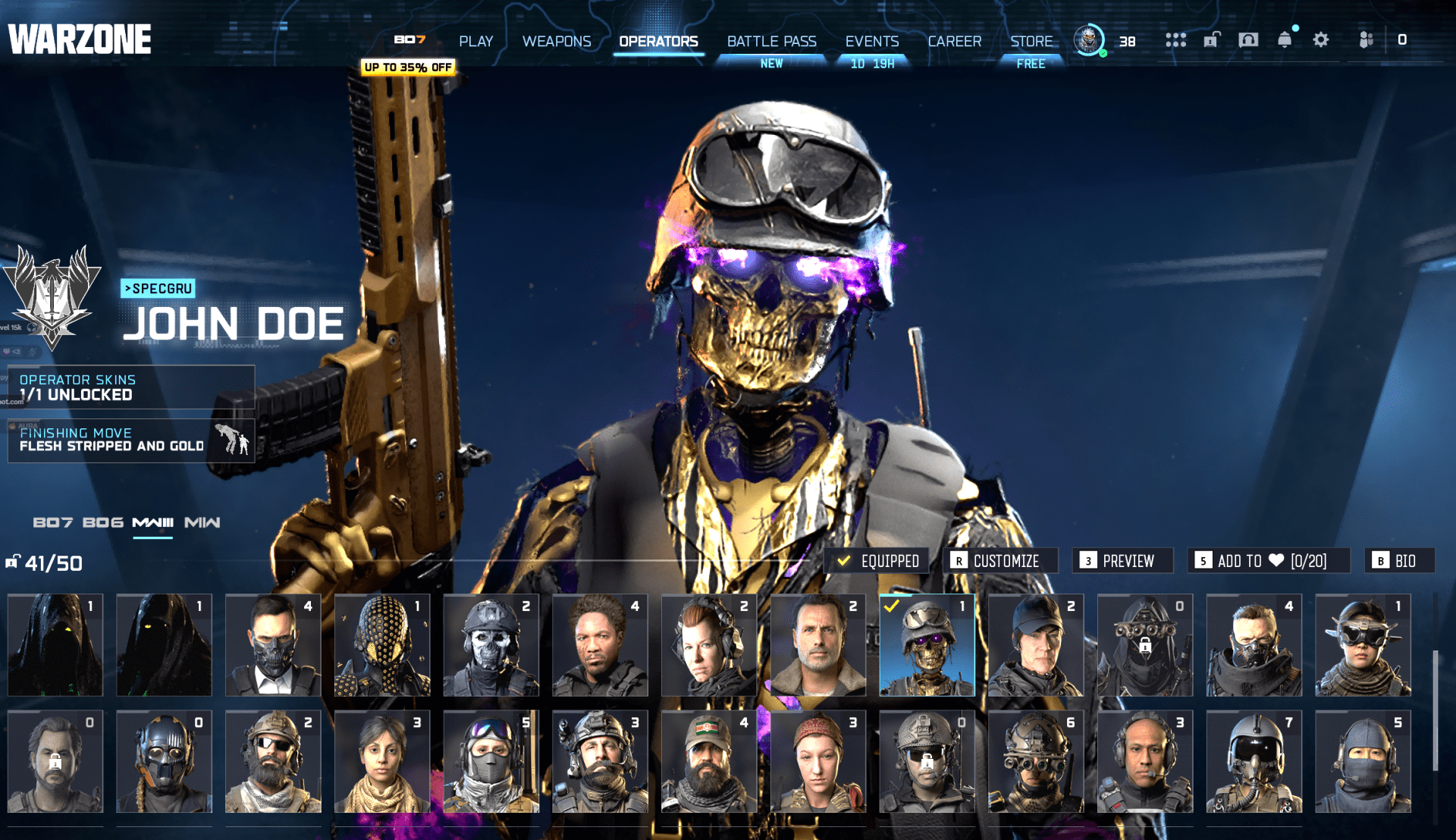Click the Customize button
The height and width of the screenshot is (840, 1456).
(x=1003, y=560)
